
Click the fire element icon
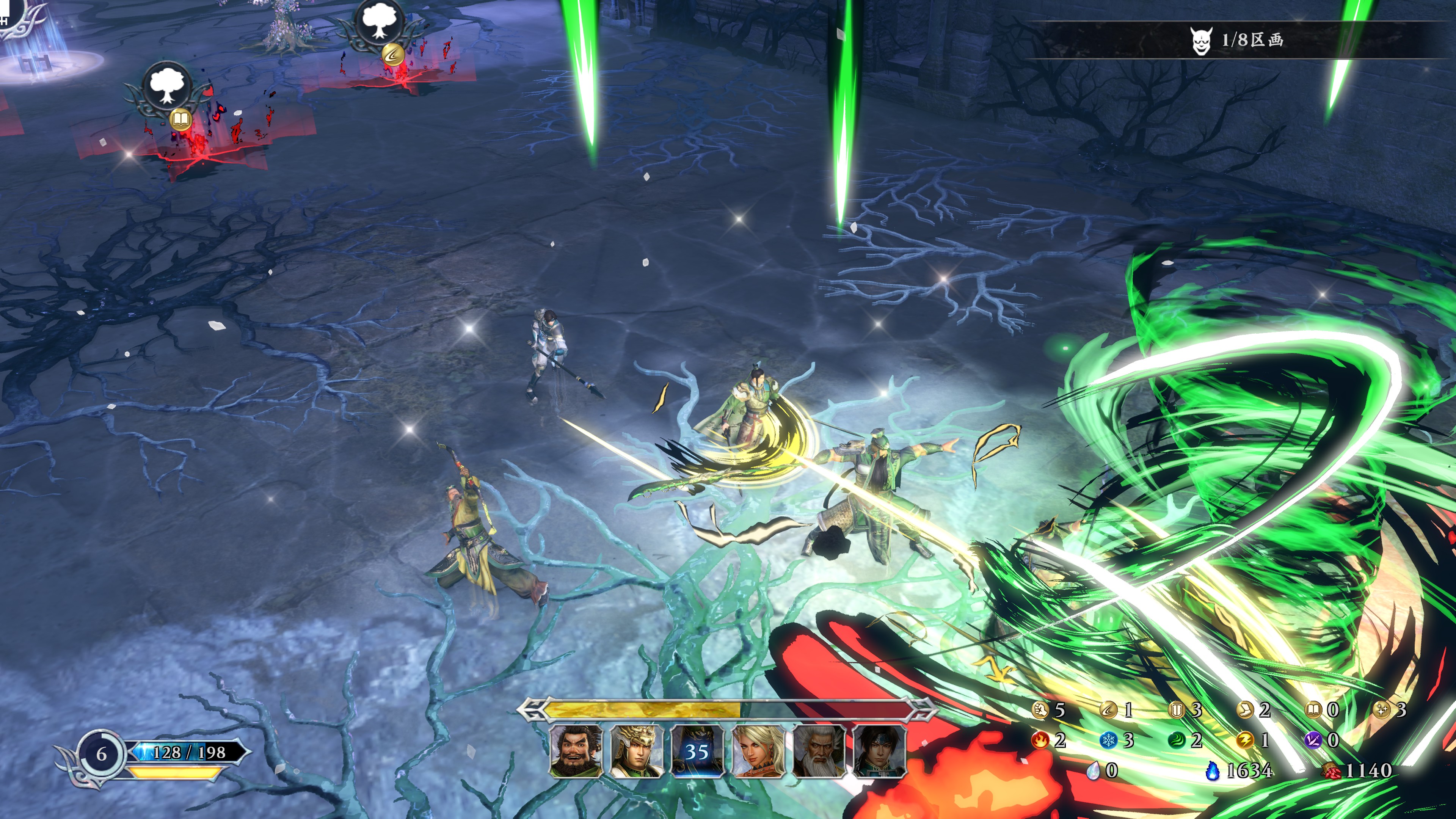tap(1039, 740)
